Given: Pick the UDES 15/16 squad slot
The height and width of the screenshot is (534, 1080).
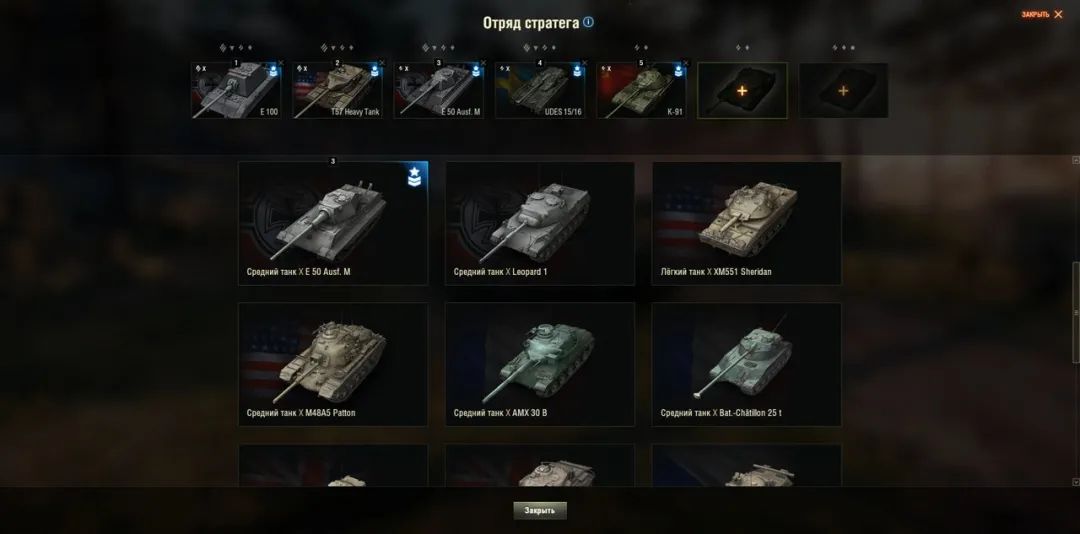Looking at the screenshot, I should tap(540, 91).
